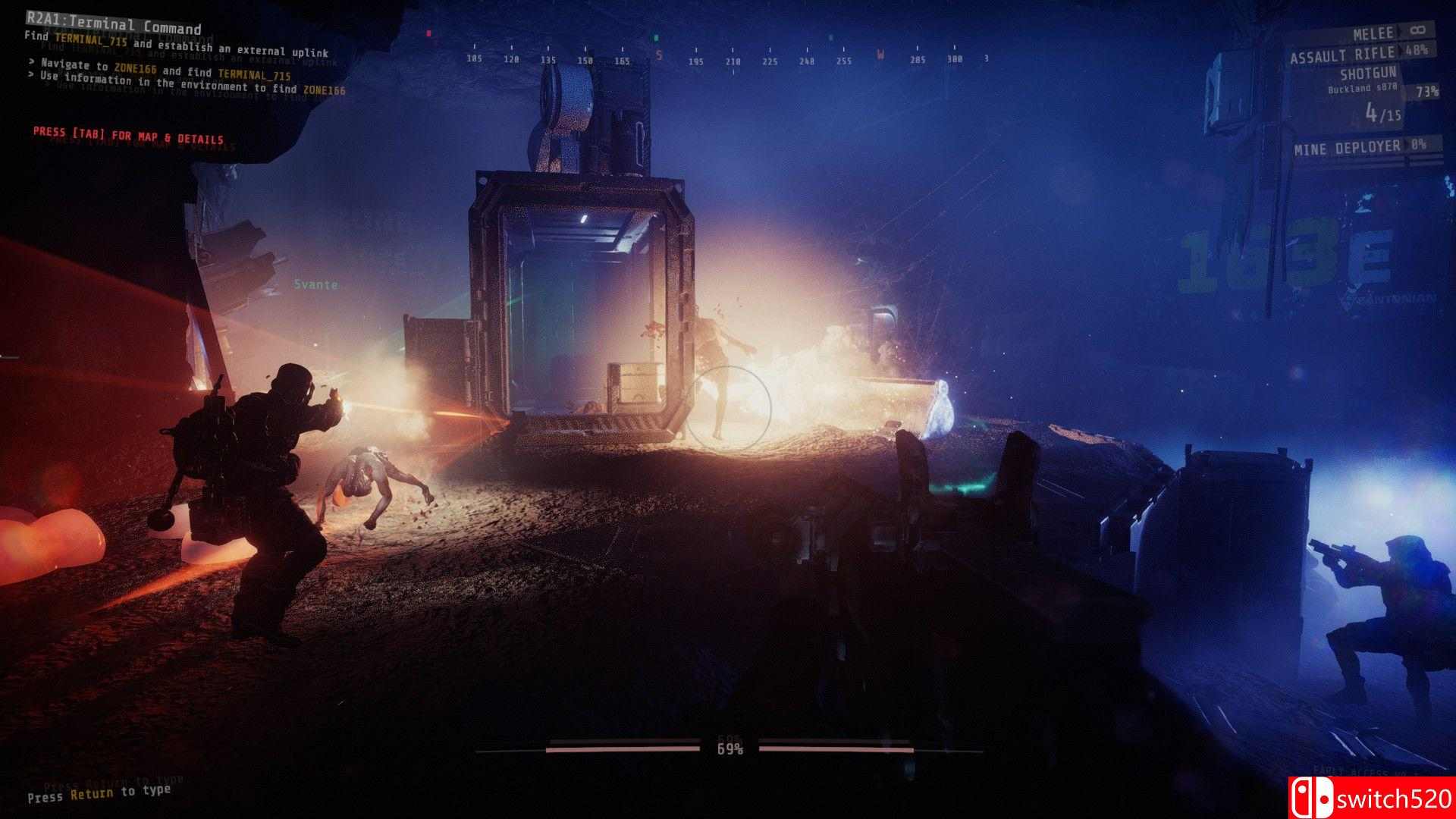Click the R2A1 Terminal Command objective tracker
This screenshot has width=1456, height=819.
(x=114, y=25)
